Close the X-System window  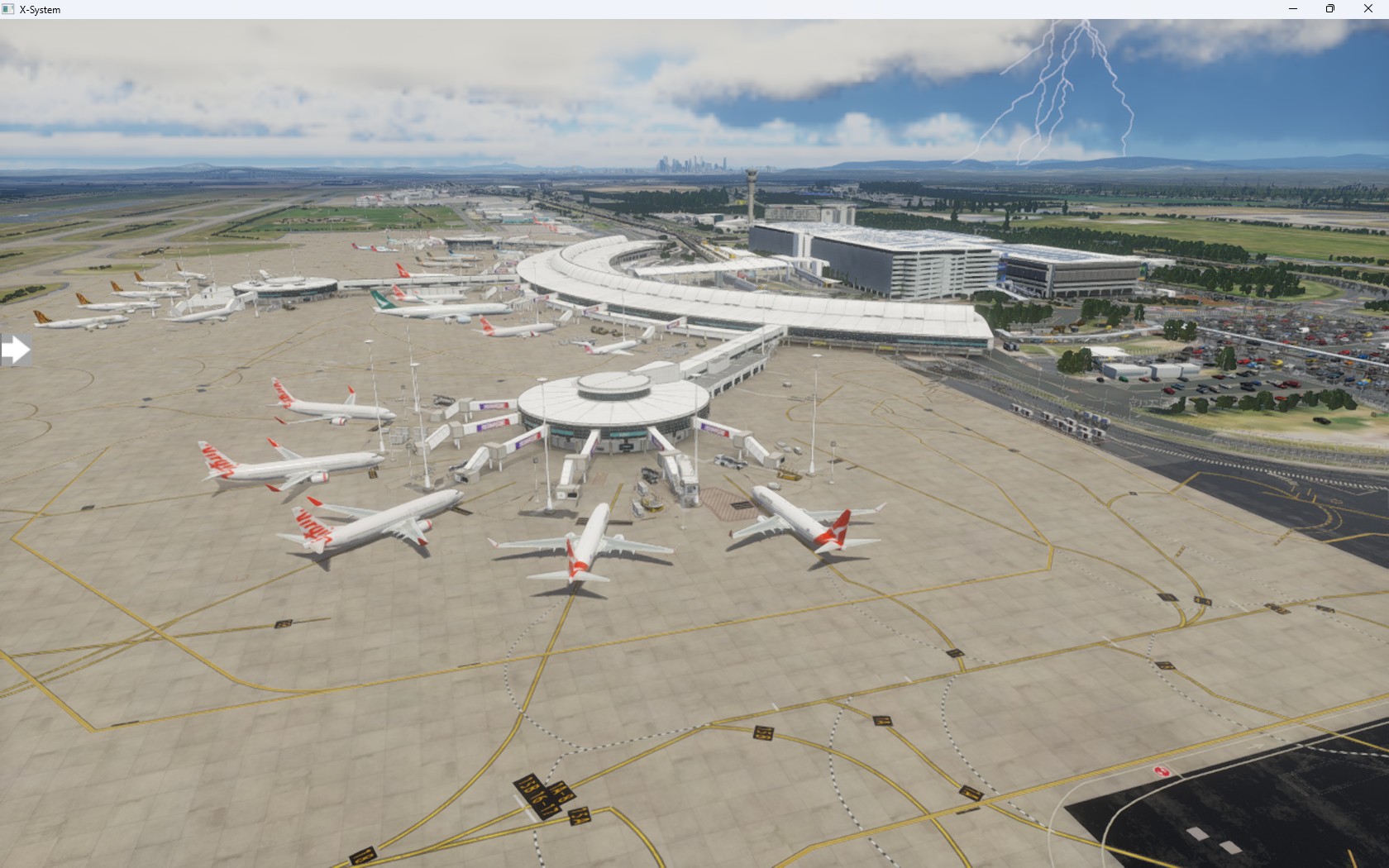(x=1368, y=9)
